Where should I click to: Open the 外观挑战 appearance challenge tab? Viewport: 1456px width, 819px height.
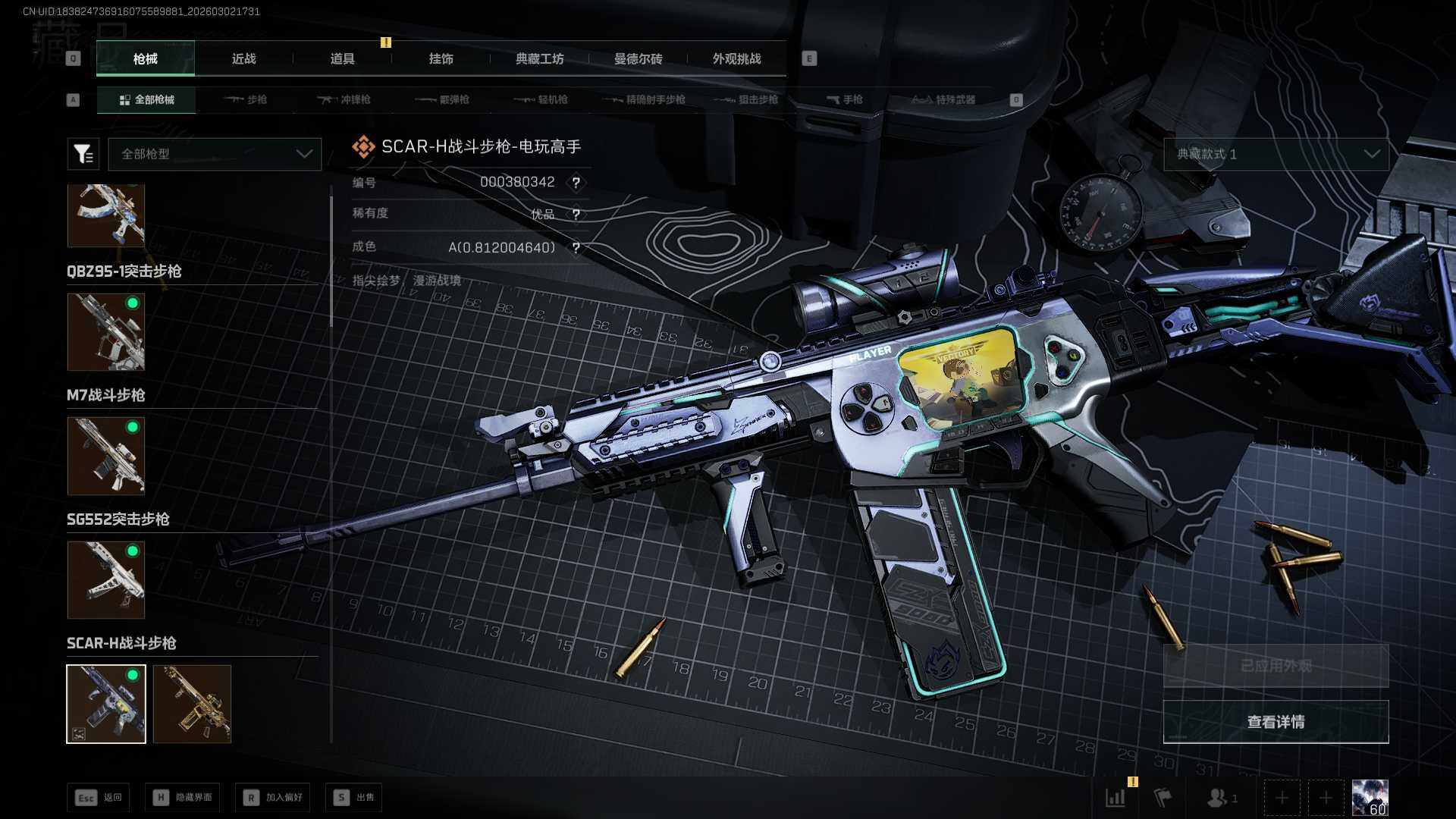coord(736,58)
